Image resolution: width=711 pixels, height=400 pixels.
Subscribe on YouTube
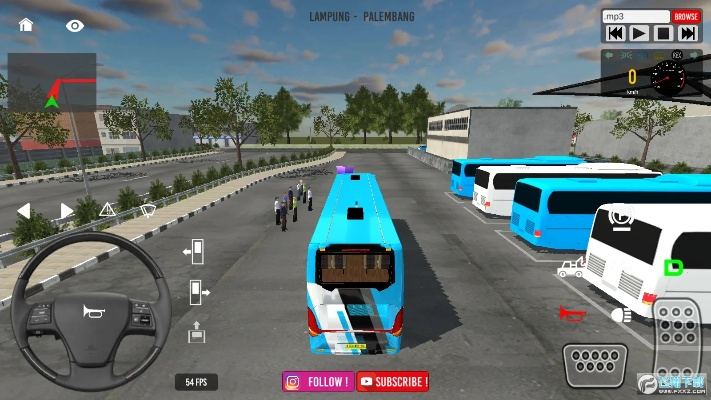pyautogui.click(x=393, y=381)
